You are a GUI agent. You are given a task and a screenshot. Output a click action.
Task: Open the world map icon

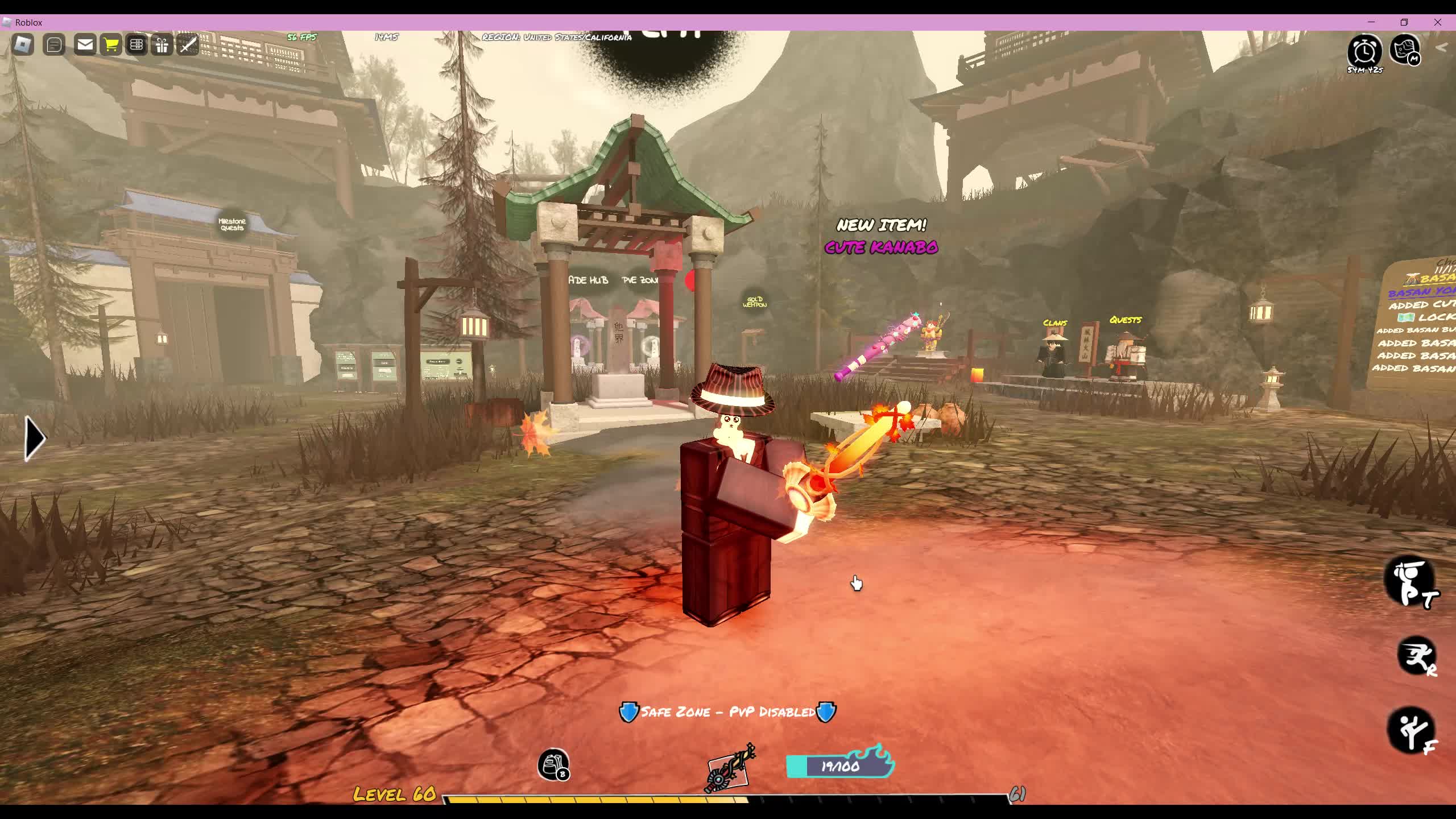click(1405, 50)
